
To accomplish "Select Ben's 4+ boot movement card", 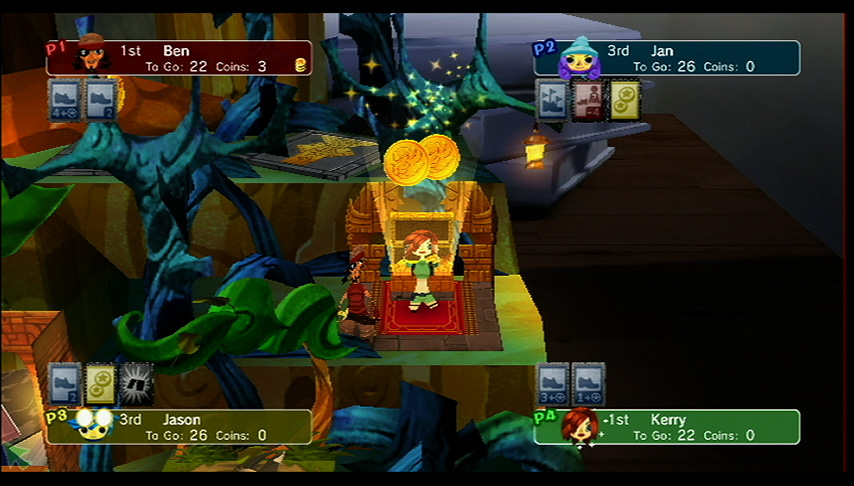I will coord(63,101).
